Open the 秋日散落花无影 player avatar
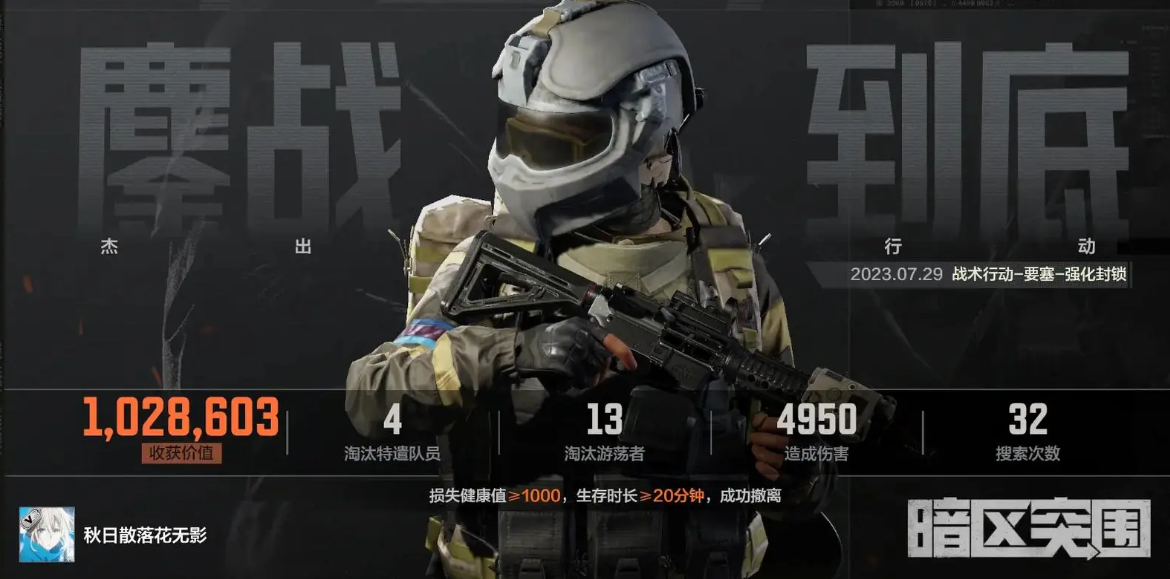Image resolution: width=1170 pixels, height=579 pixels. pyautogui.click(x=46, y=534)
